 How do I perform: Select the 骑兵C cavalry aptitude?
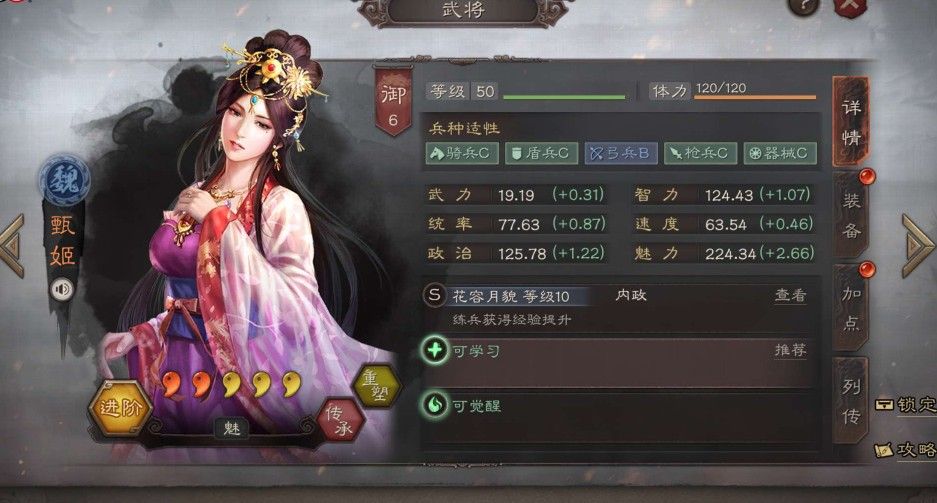tap(459, 153)
